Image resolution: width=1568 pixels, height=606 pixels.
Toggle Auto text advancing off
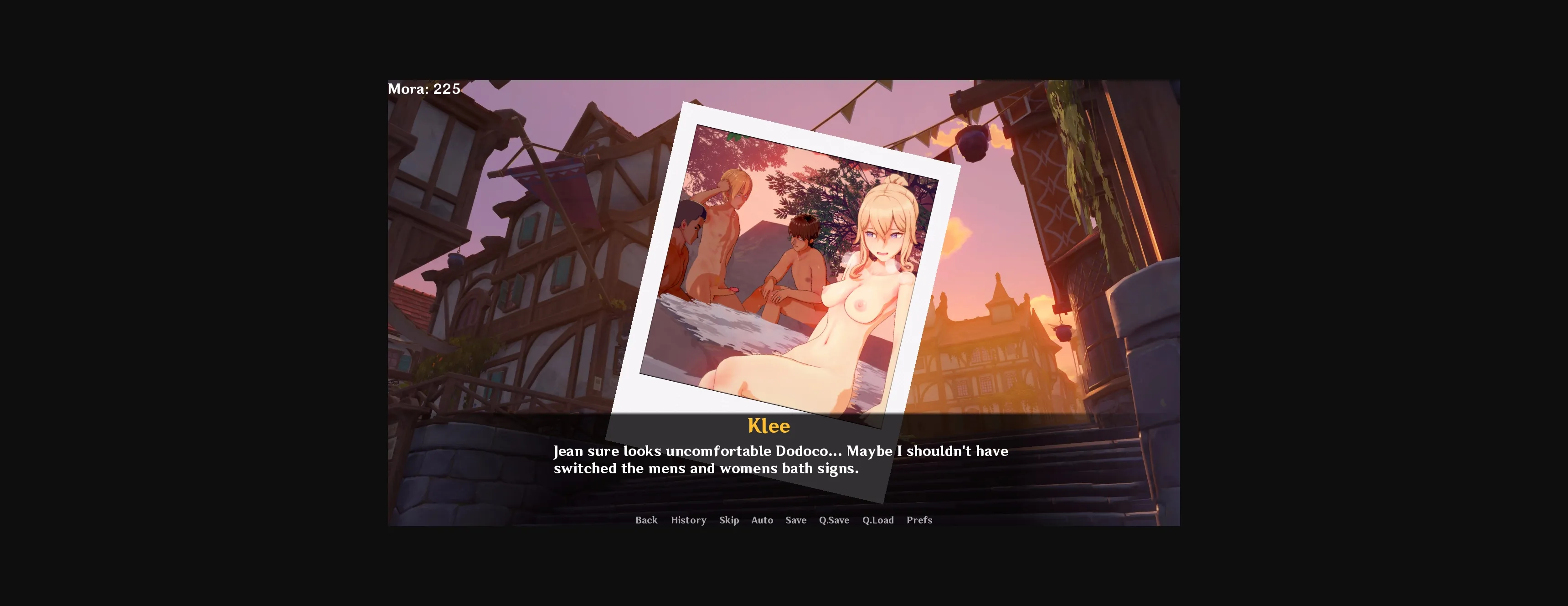point(762,520)
